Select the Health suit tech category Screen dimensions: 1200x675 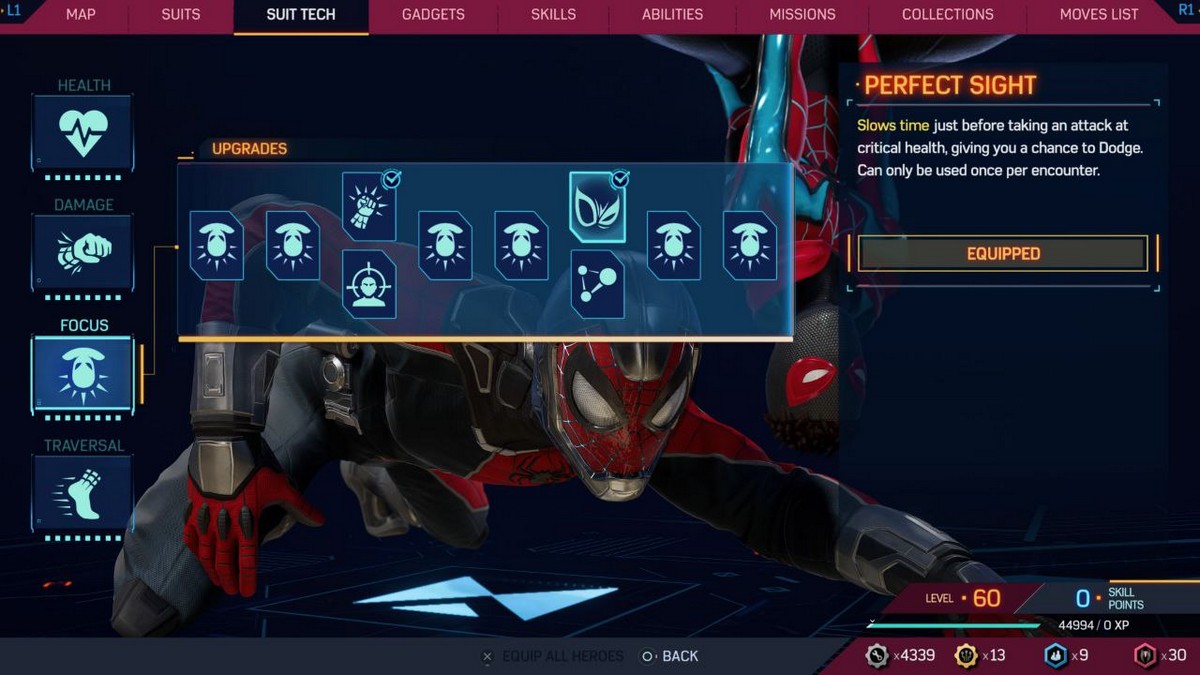click(x=83, y=132)
